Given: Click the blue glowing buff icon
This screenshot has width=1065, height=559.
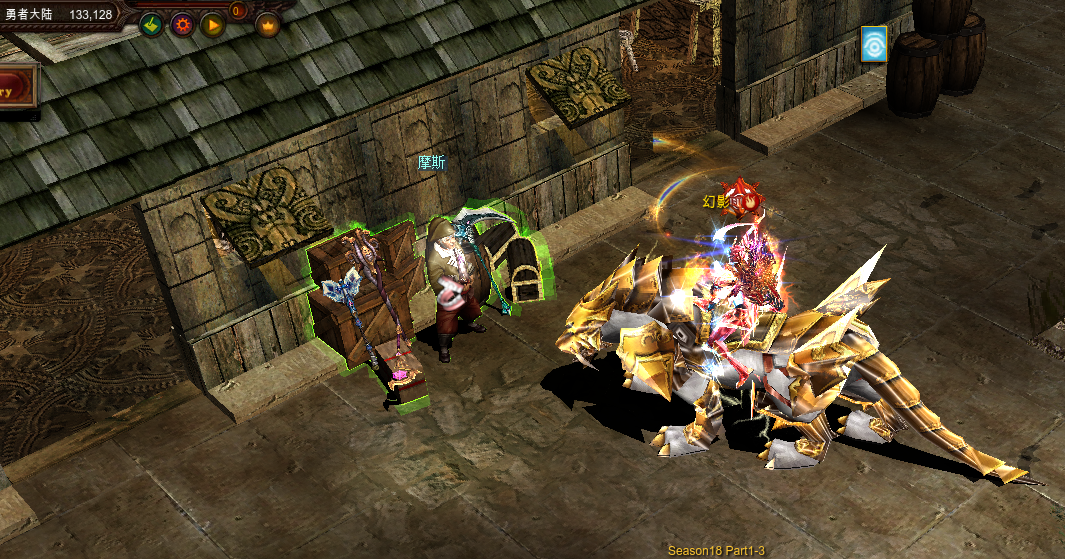Looking at the screenshot, I should coord(874,44).
